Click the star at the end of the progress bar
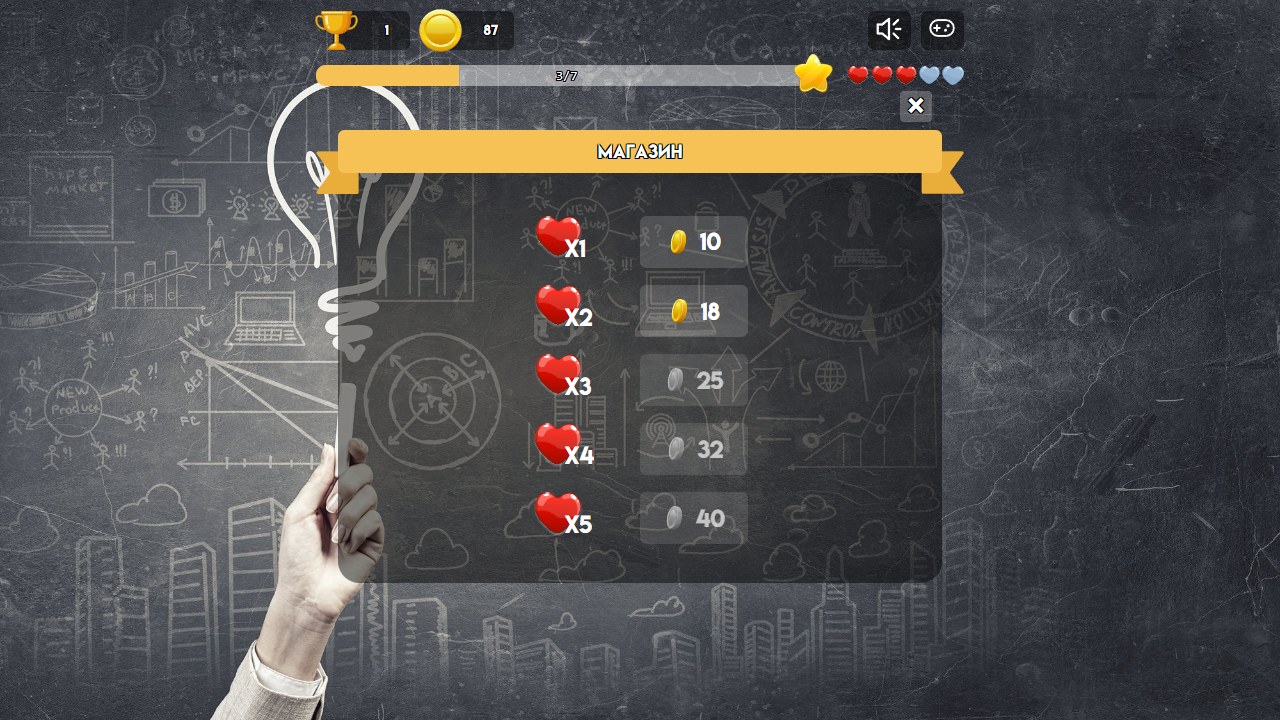 click(x=813, y=73)
